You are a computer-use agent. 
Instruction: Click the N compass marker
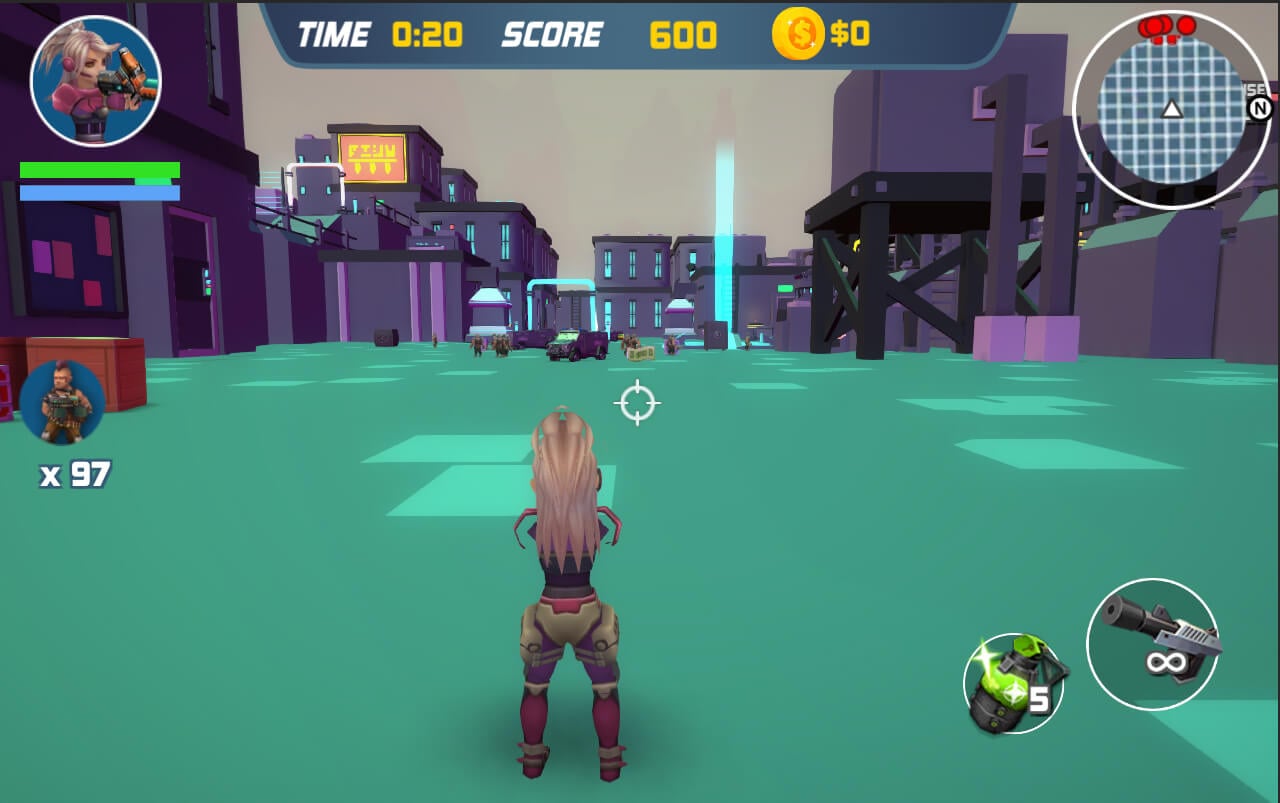[1259, 108]
